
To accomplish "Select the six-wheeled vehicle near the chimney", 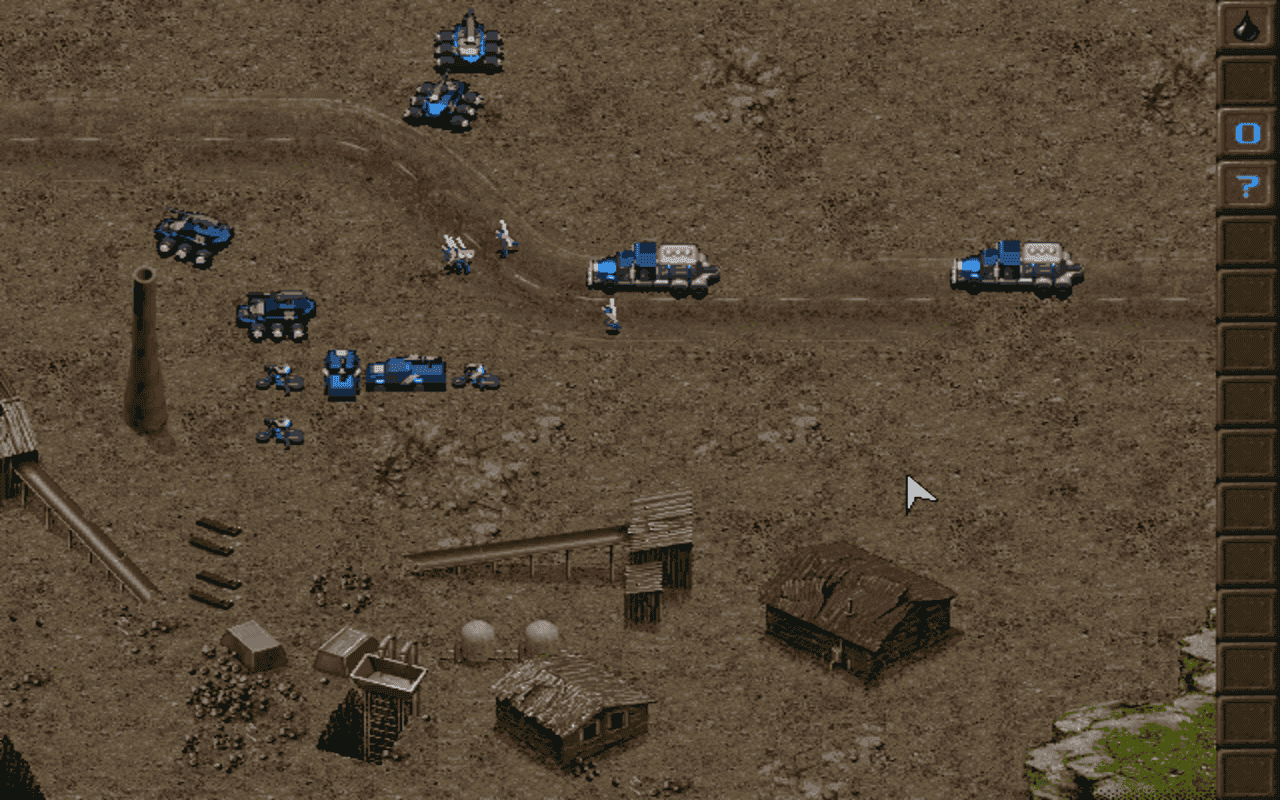I will coord(275,310).
